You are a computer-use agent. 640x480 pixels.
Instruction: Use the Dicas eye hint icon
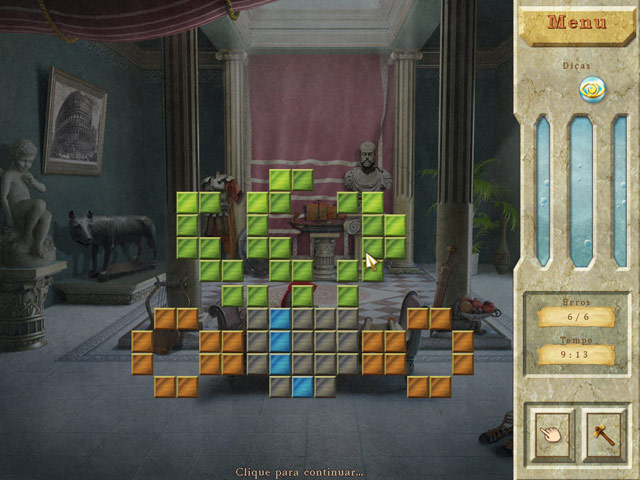pyautogui.click(x=594, y=89)
